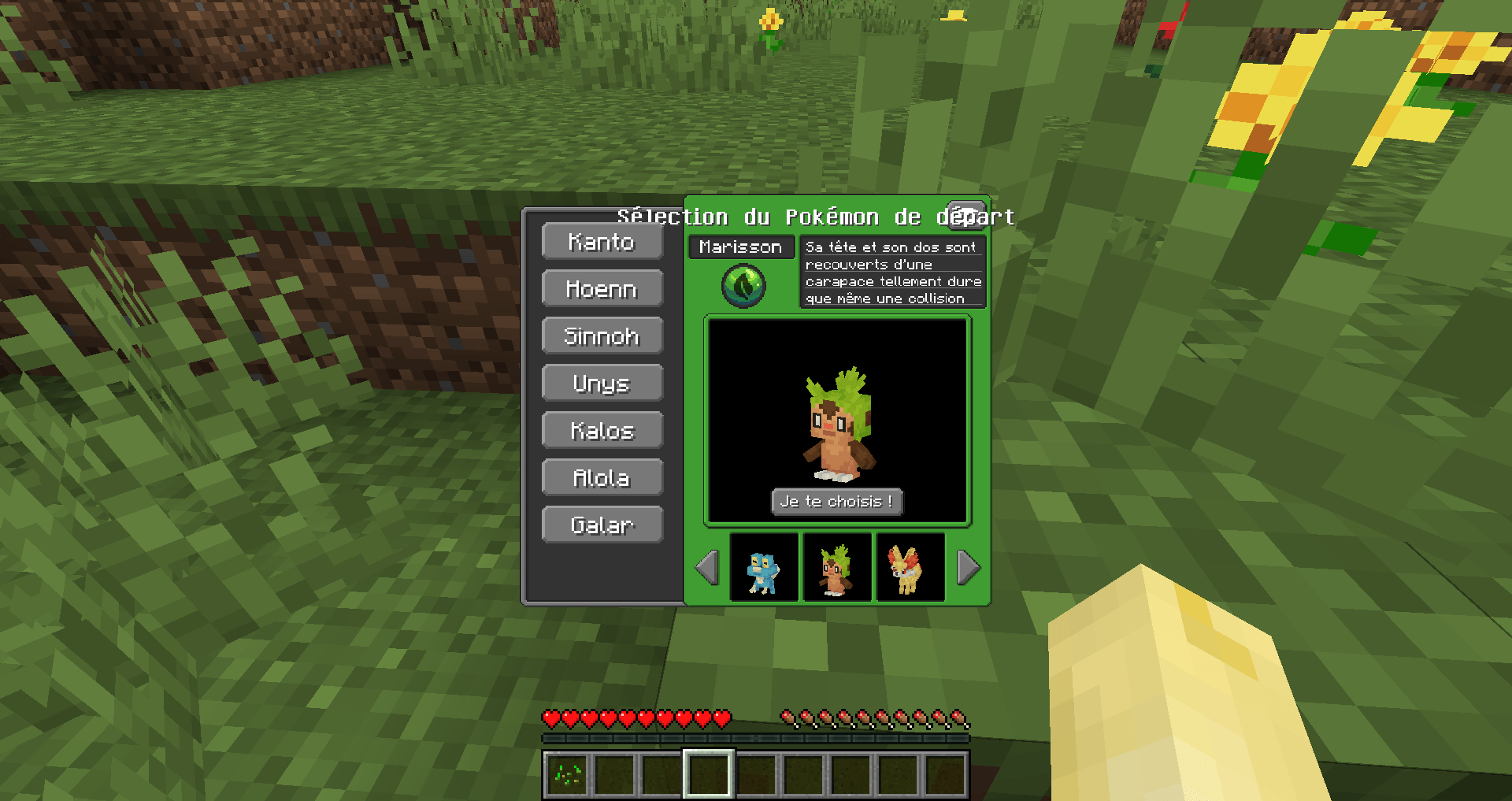Image resolution: width=1512 pixels, height=801 pixels.
Task: Select the Alola region
Action: coord(602,477)
